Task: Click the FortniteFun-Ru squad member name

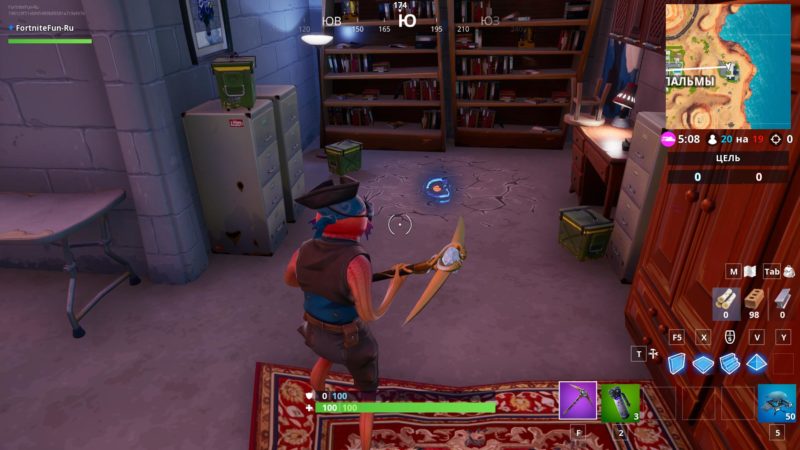Action: pos(45,28)
